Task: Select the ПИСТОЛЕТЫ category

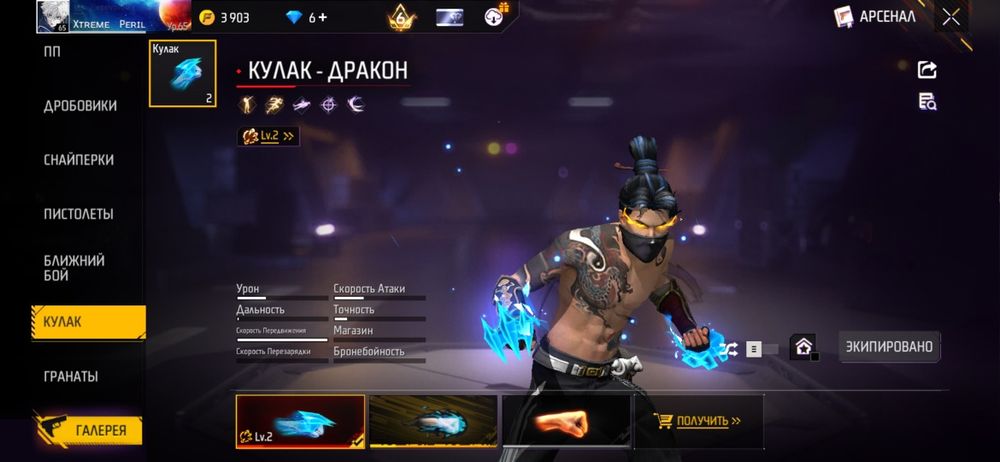Action: point(78,214)
